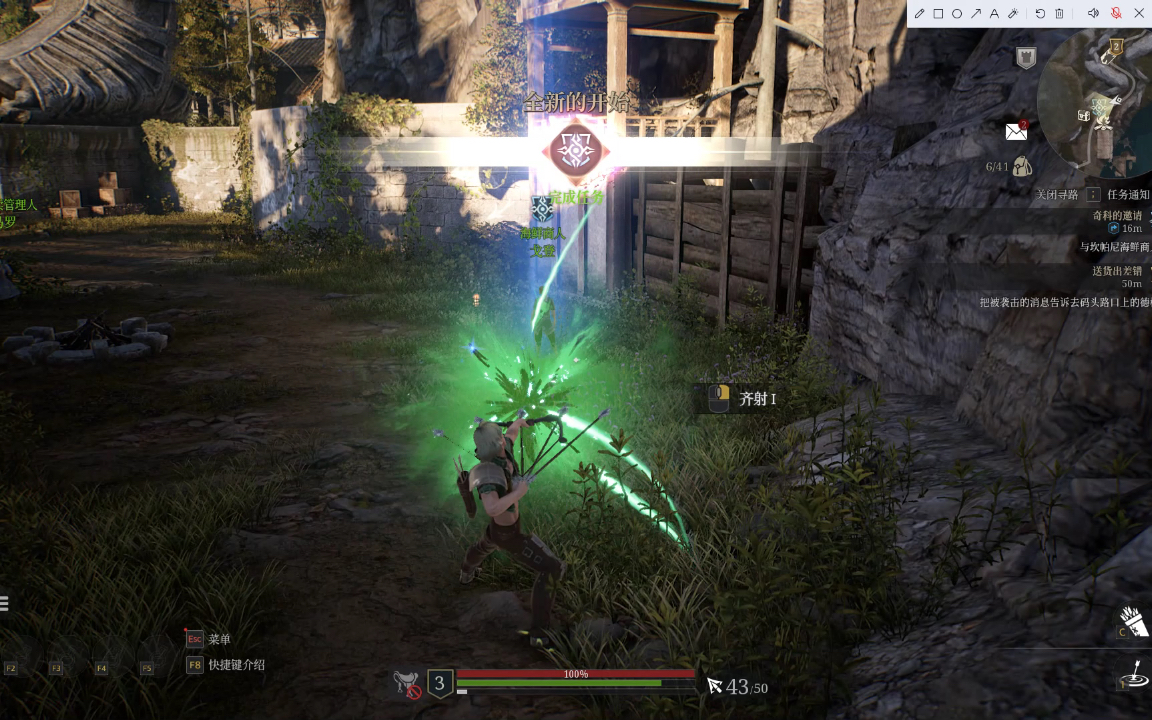Click the three-line list icon at left edge
The image size is (1152, 720).
4,603
